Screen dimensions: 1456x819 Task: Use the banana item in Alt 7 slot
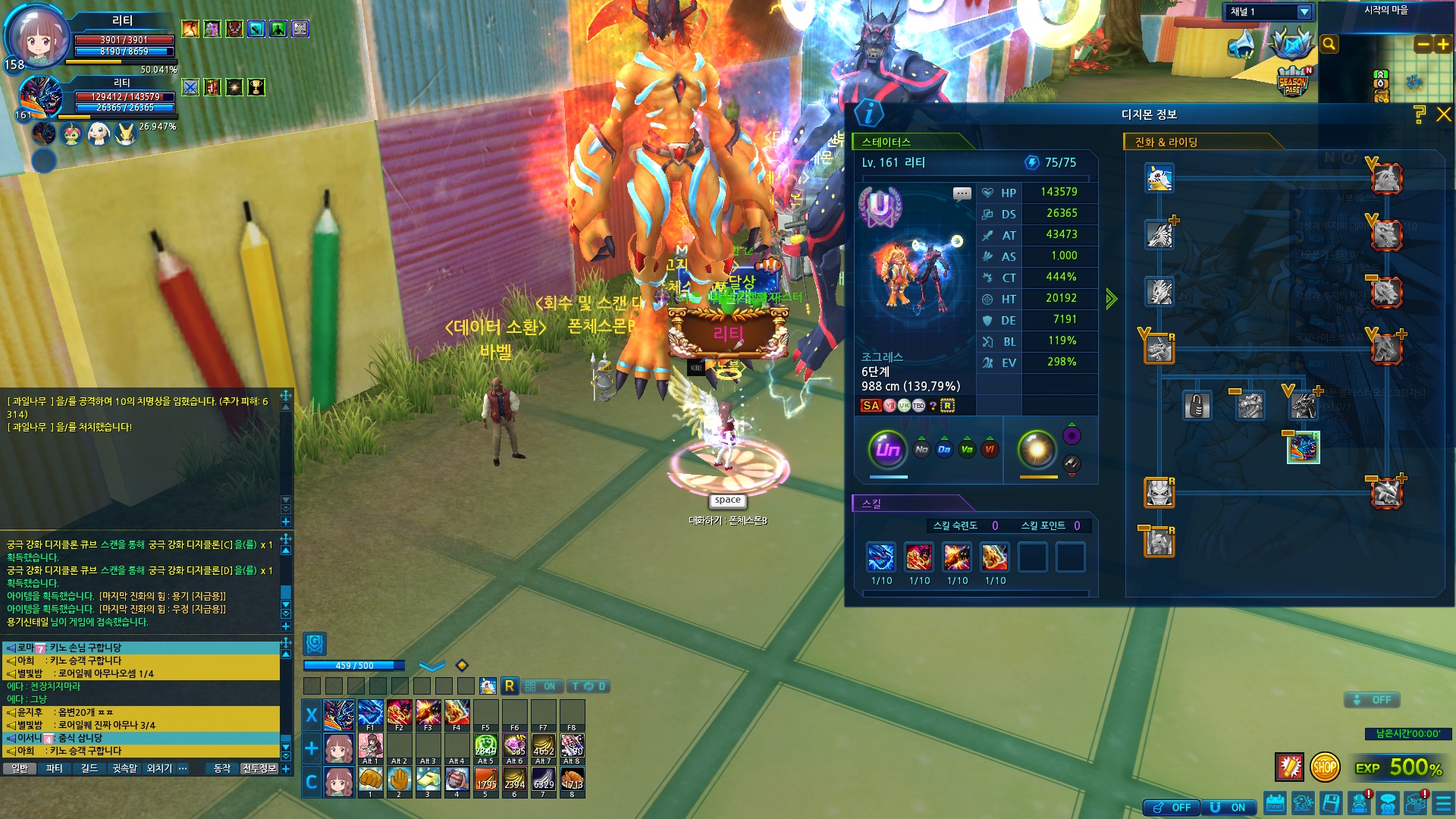pyautogui.click(x=543, y=747)
